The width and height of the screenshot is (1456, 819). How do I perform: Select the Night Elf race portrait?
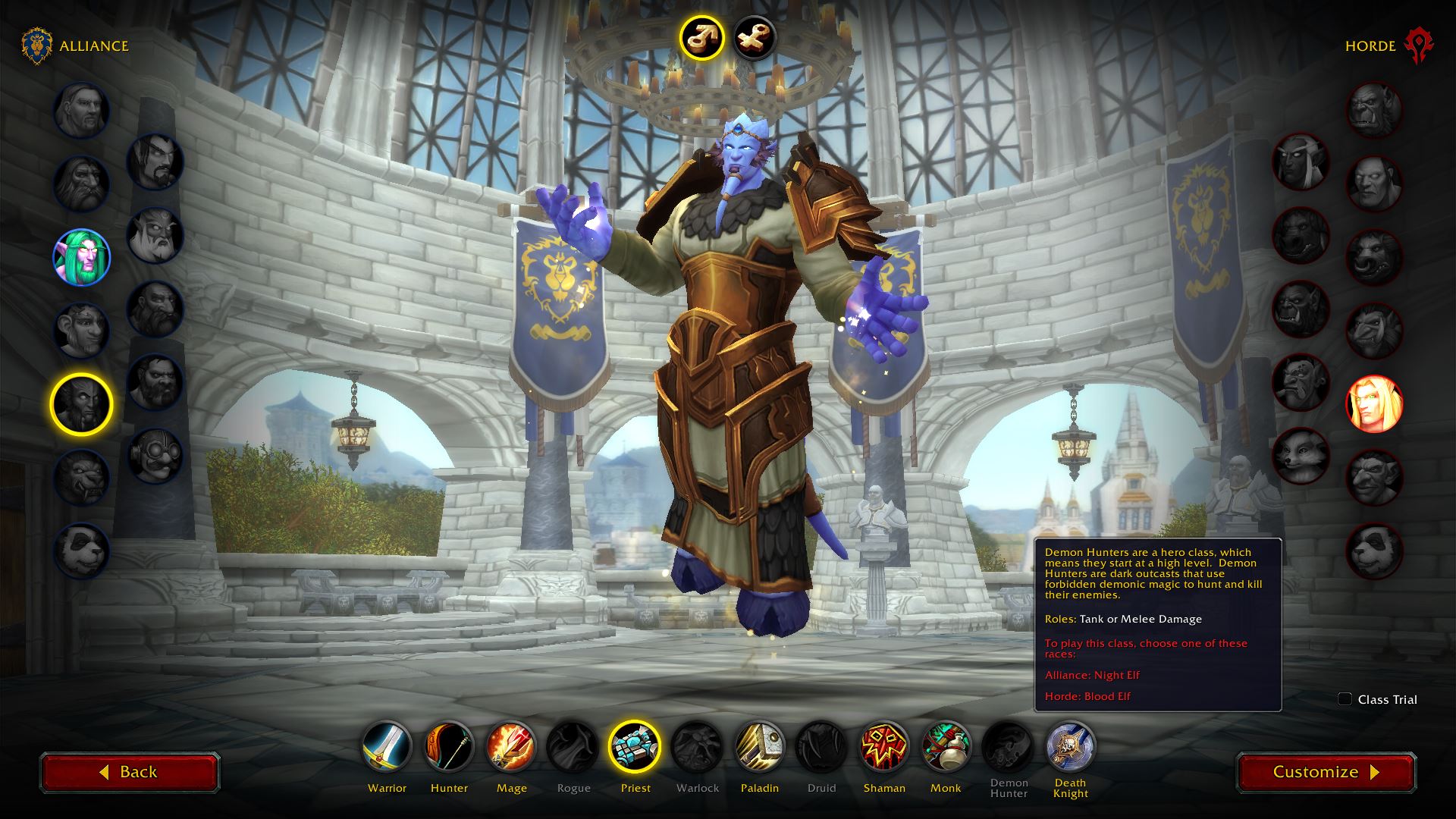(x=81, y=257)
